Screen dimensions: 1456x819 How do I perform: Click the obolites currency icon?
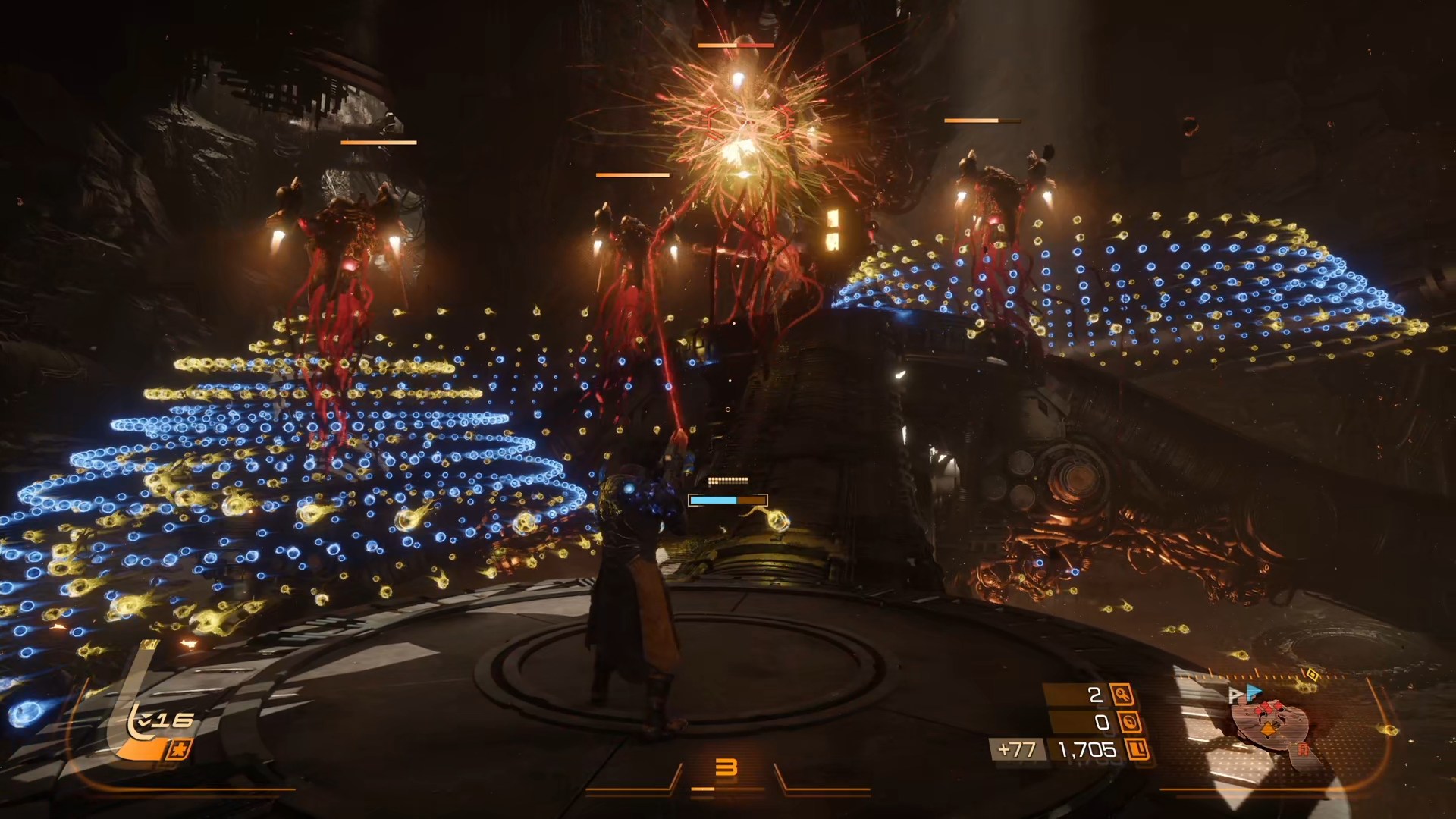1137,750
